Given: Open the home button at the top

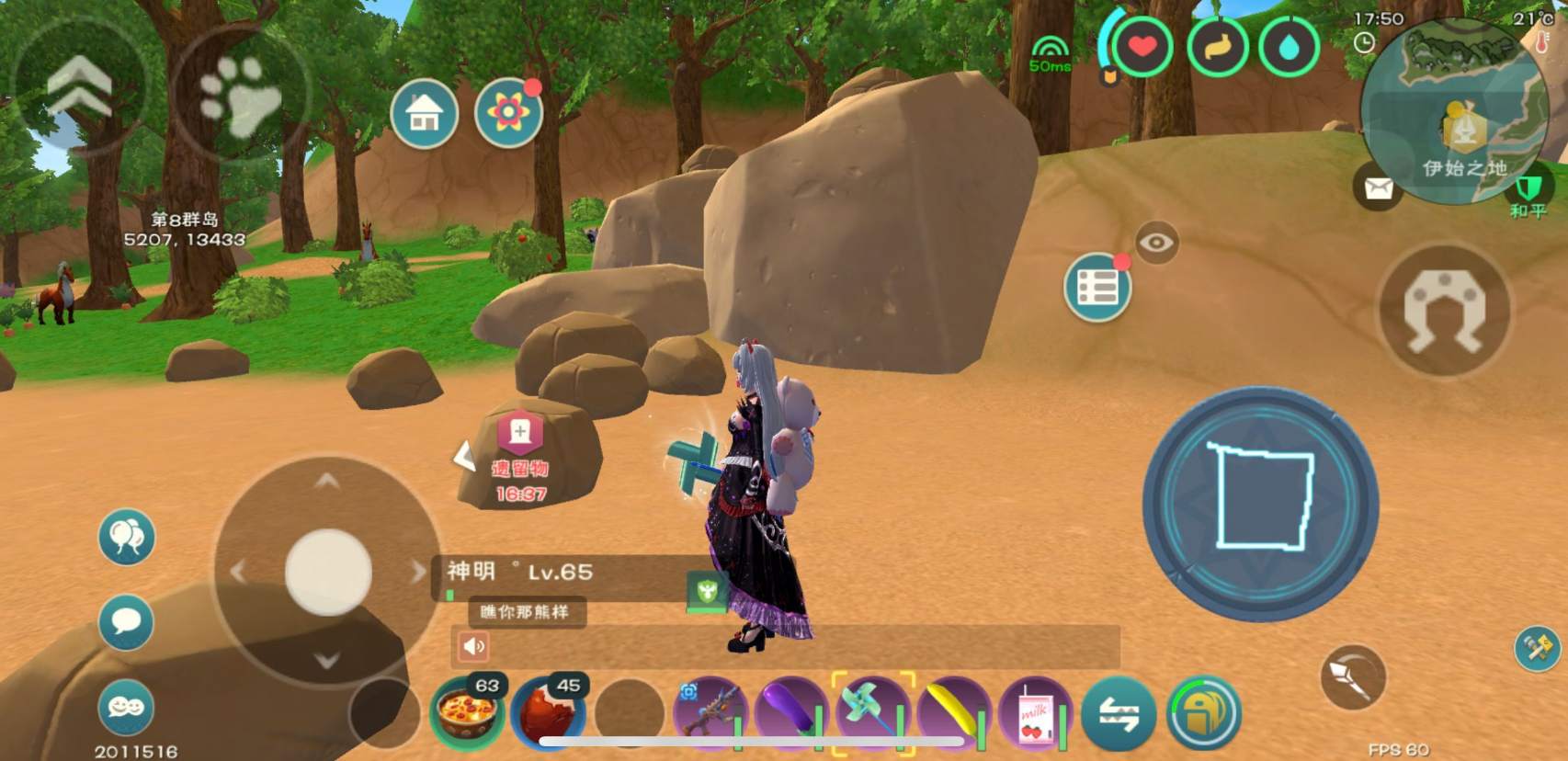Looking at the screenshot, I should 424,114.
